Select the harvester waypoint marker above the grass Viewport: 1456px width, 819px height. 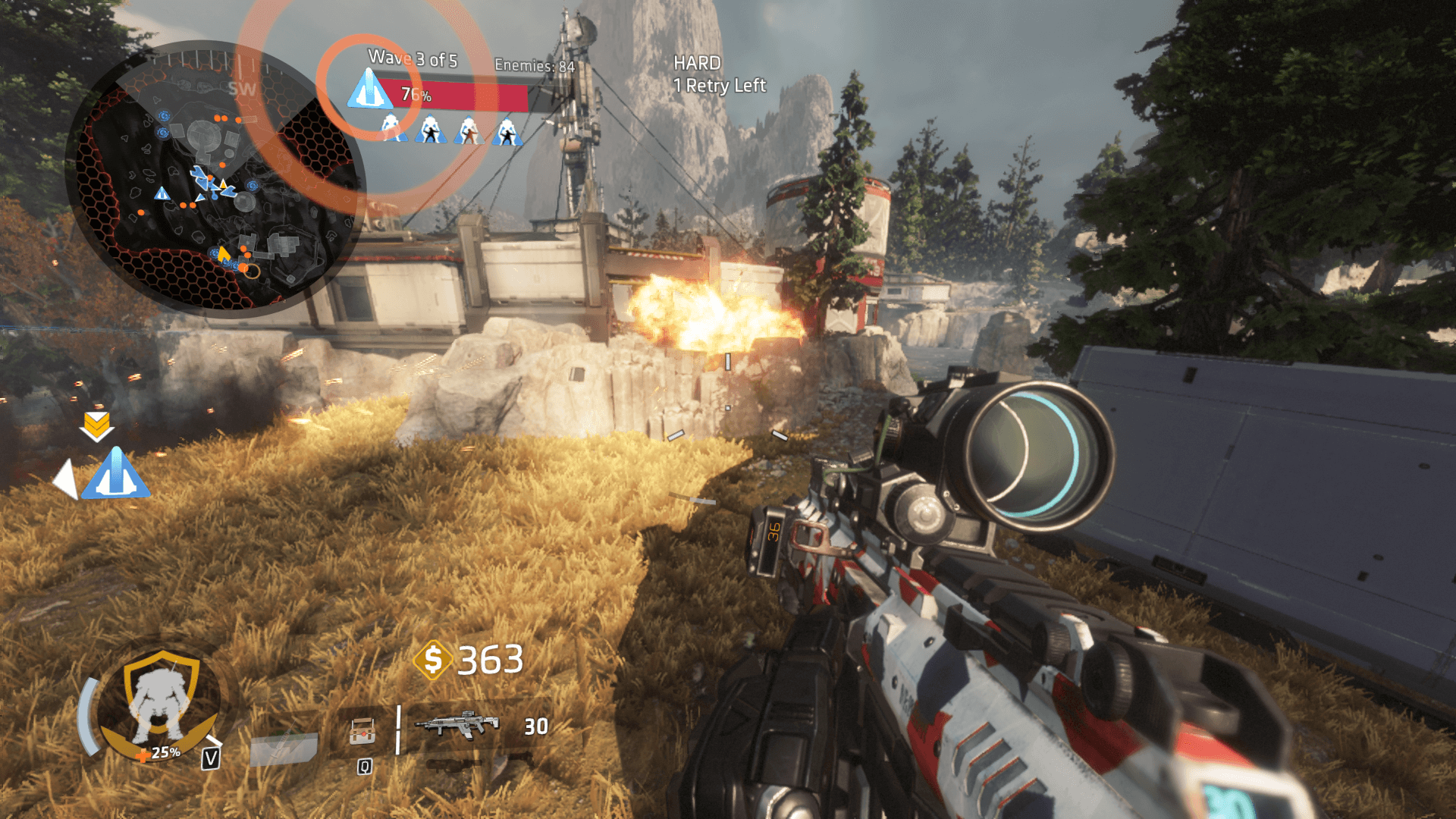pyautogui.click(x=115, y=474)
